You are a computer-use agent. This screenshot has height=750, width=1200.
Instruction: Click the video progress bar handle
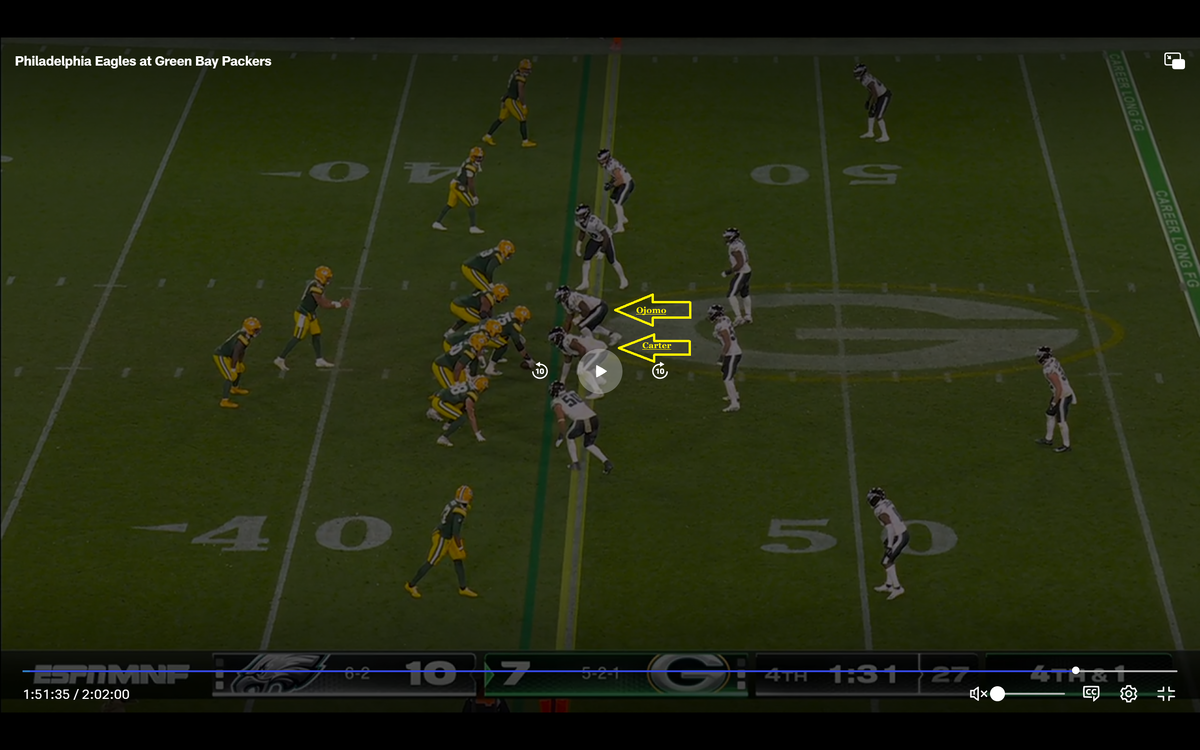coord(1075,670)
